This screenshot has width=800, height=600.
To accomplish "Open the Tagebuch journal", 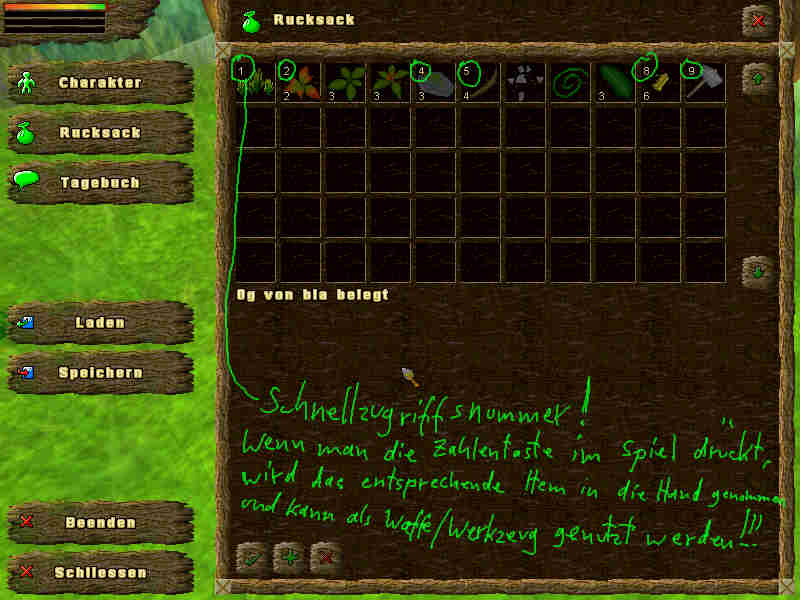I will pyautogui.click(x=100, y=183).
